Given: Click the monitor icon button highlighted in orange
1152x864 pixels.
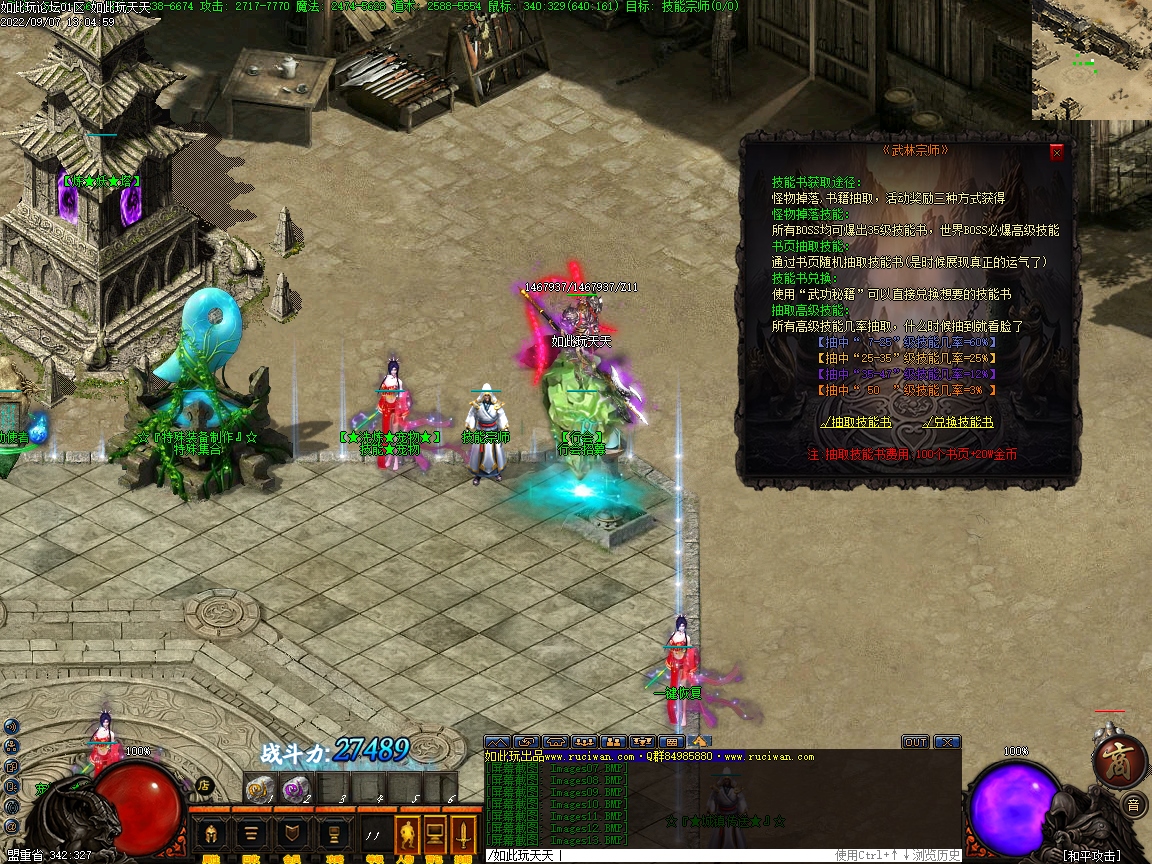Looking at the screenshot, I should click(x=435, y=834).
